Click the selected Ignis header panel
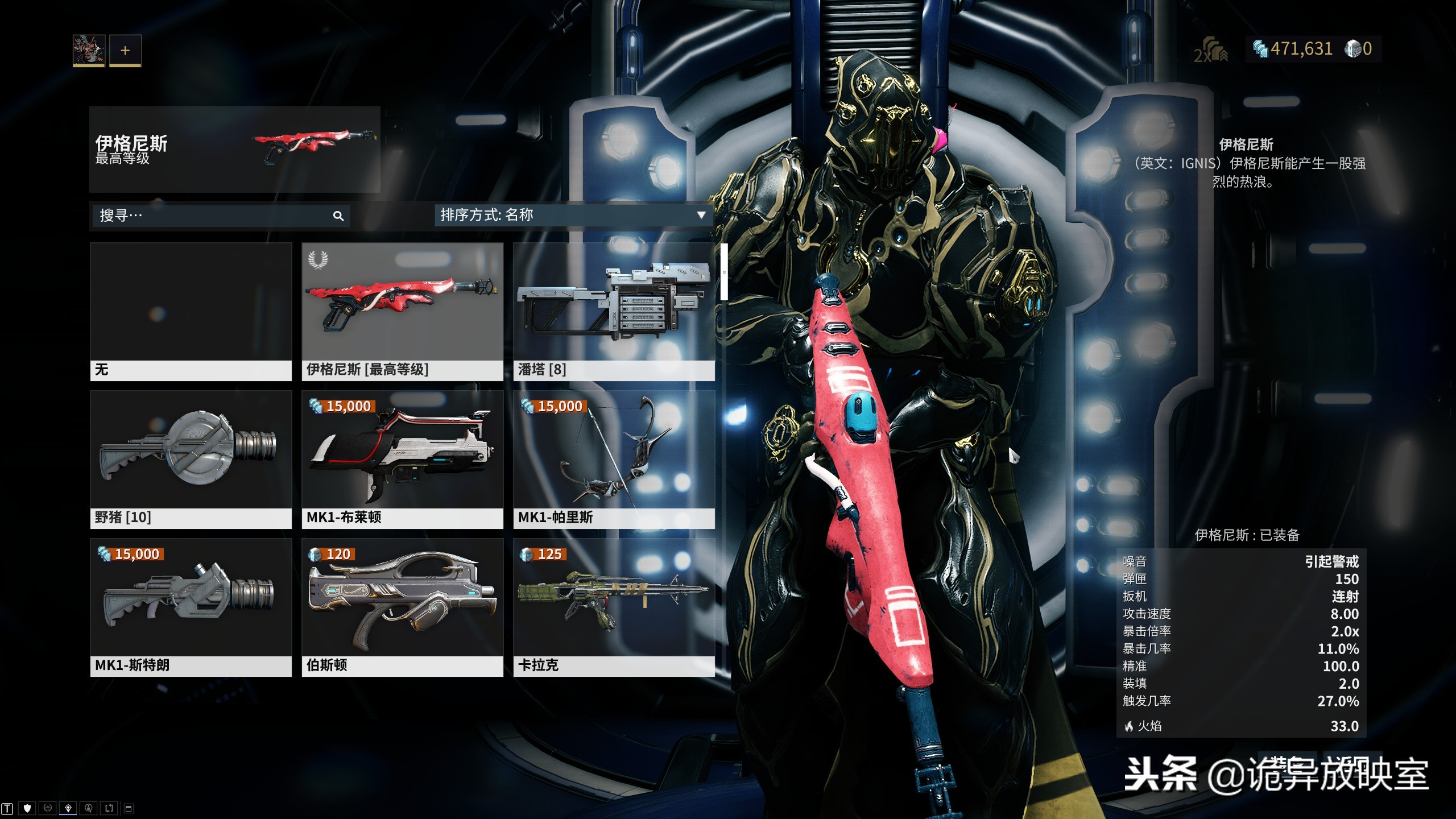The height and width of the screenshot is (819, 1456). tap(234, 149)
